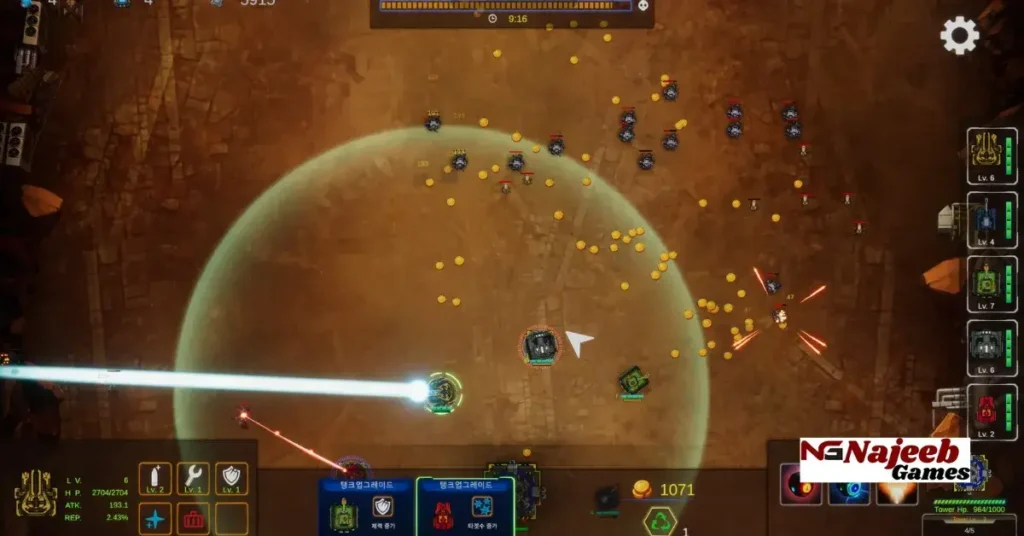This screenshot has width=1024, height=536.
Task: Select the gray Lv. 6 tank card
Action: pyautogui.click(x=991, y=348)
